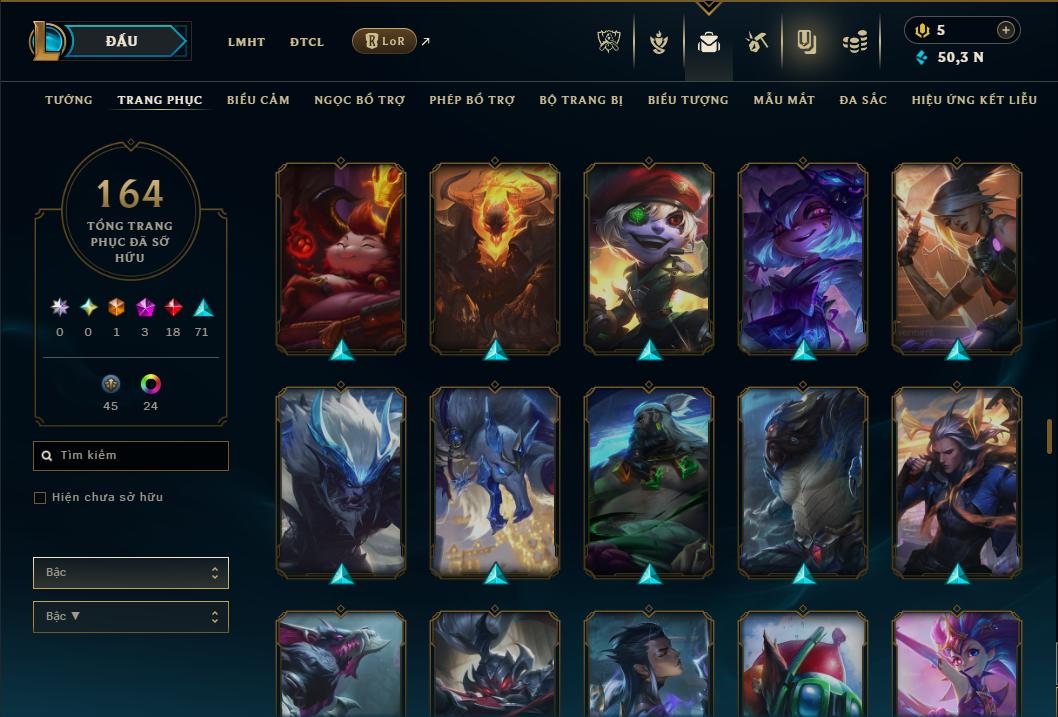Switch to the ĐA SẮC chromas tab
The image size is (1058, 717).
coord(863,100)
